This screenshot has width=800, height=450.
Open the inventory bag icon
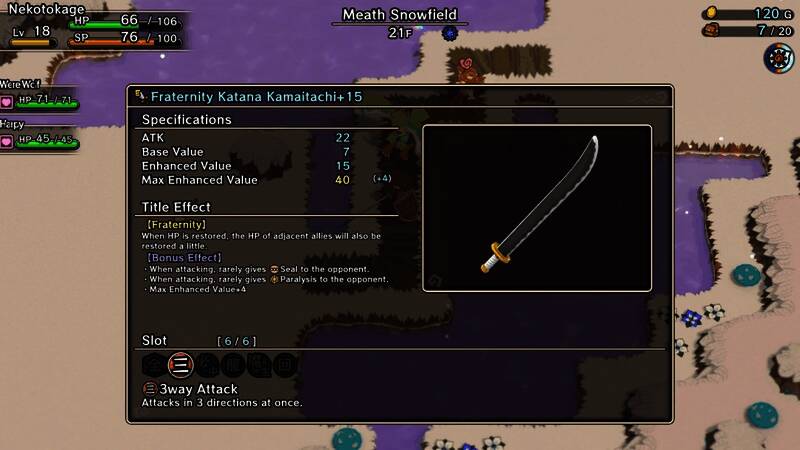point(711,31)
